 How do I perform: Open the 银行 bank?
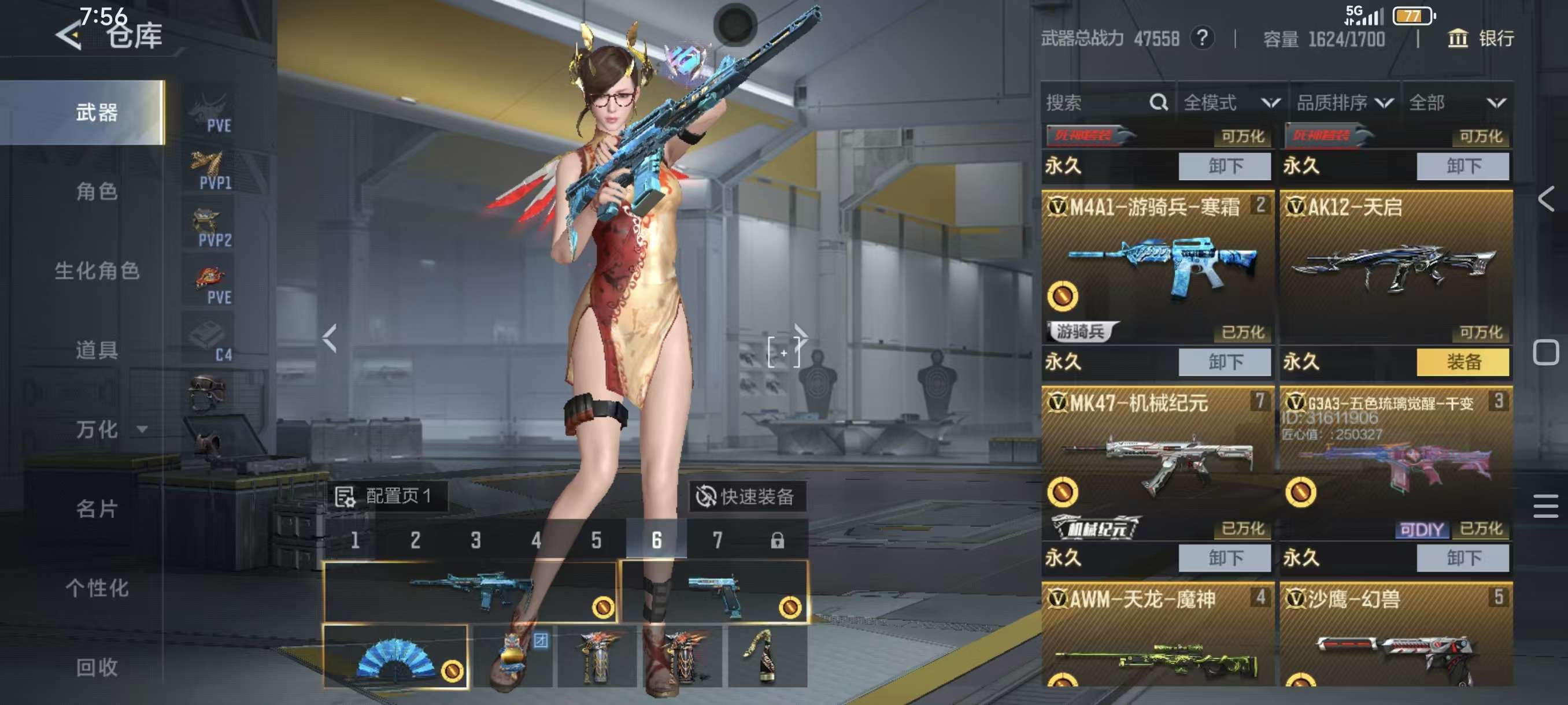[1480, 39]
